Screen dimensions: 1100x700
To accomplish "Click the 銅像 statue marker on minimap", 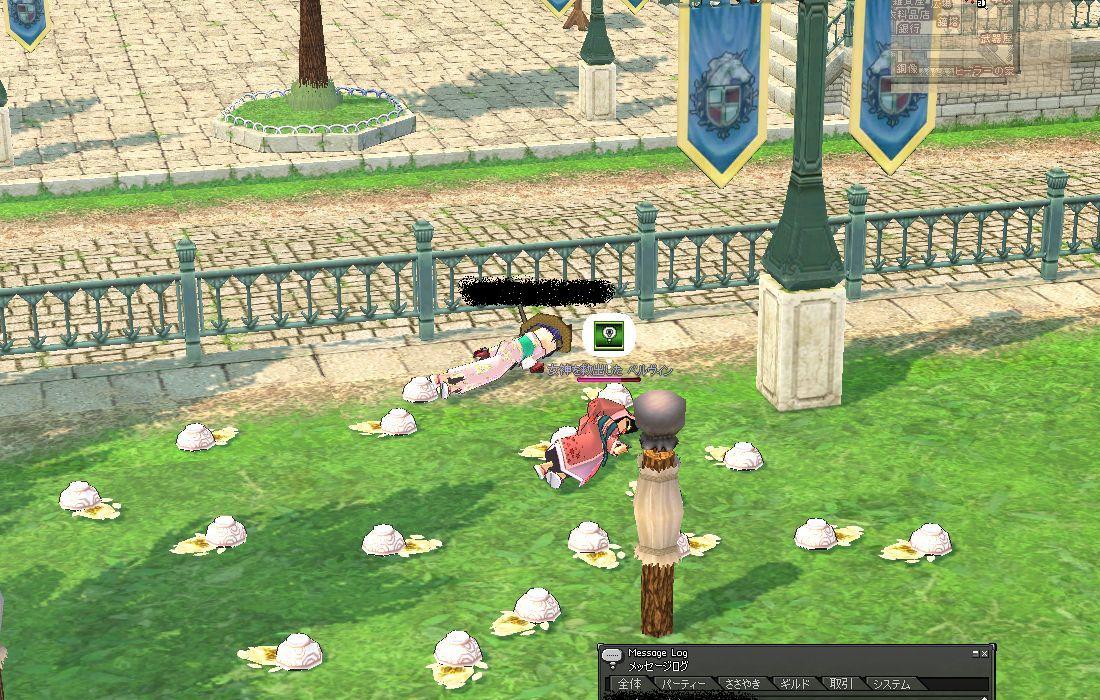I will tap(906, 68).
